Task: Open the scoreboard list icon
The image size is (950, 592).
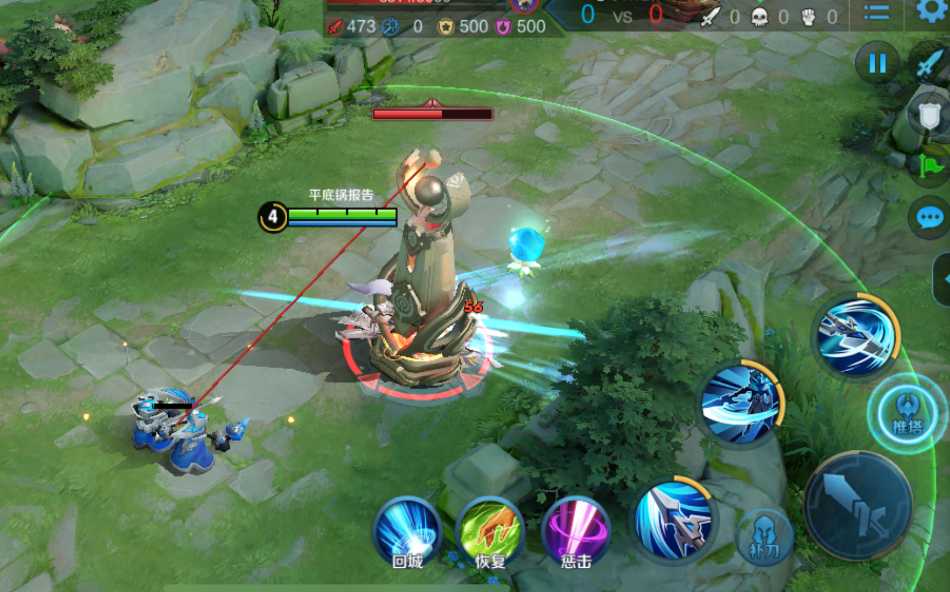Action: click(877, 13)
